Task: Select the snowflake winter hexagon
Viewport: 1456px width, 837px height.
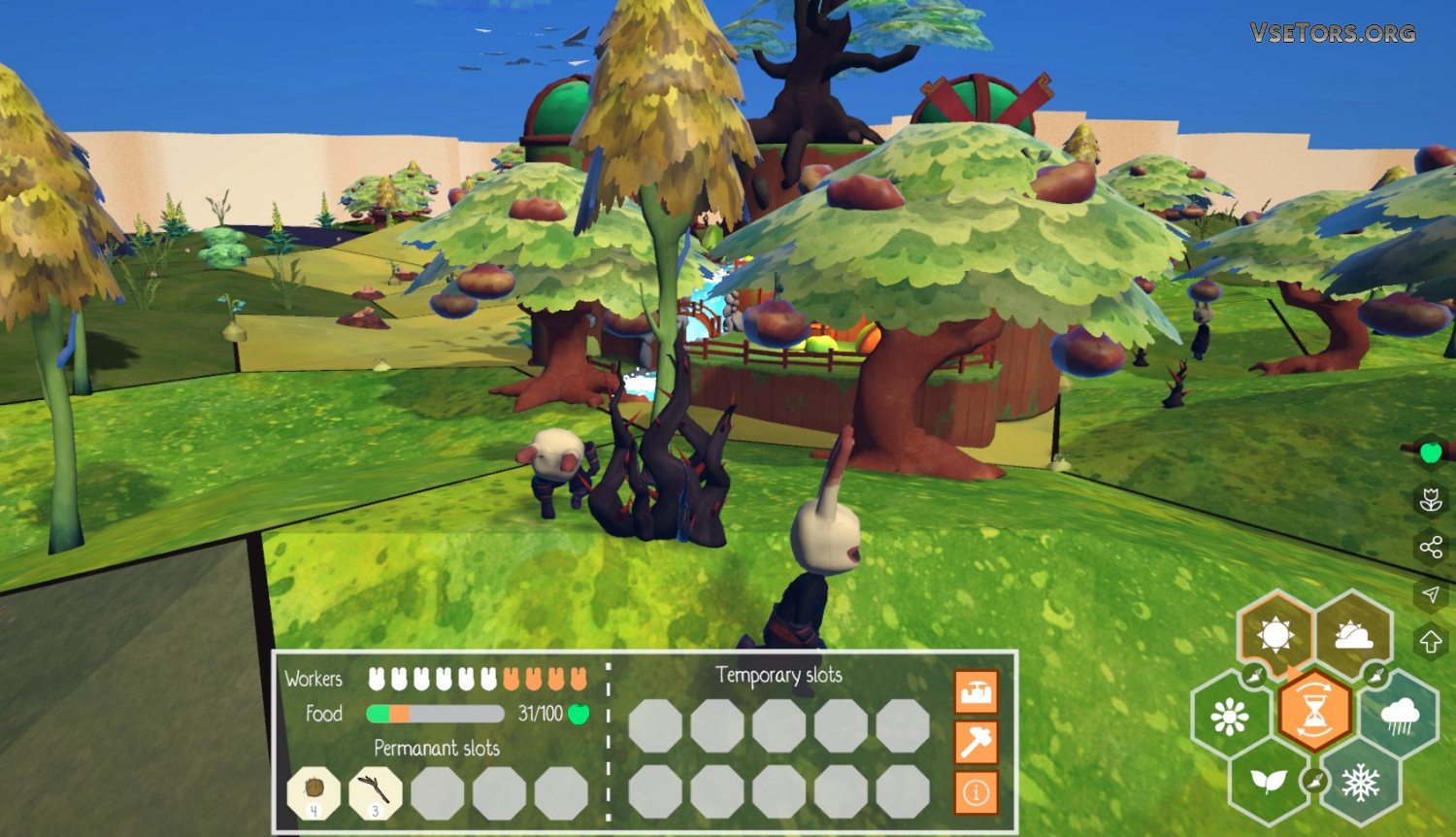Action: tap(1359, 781)
